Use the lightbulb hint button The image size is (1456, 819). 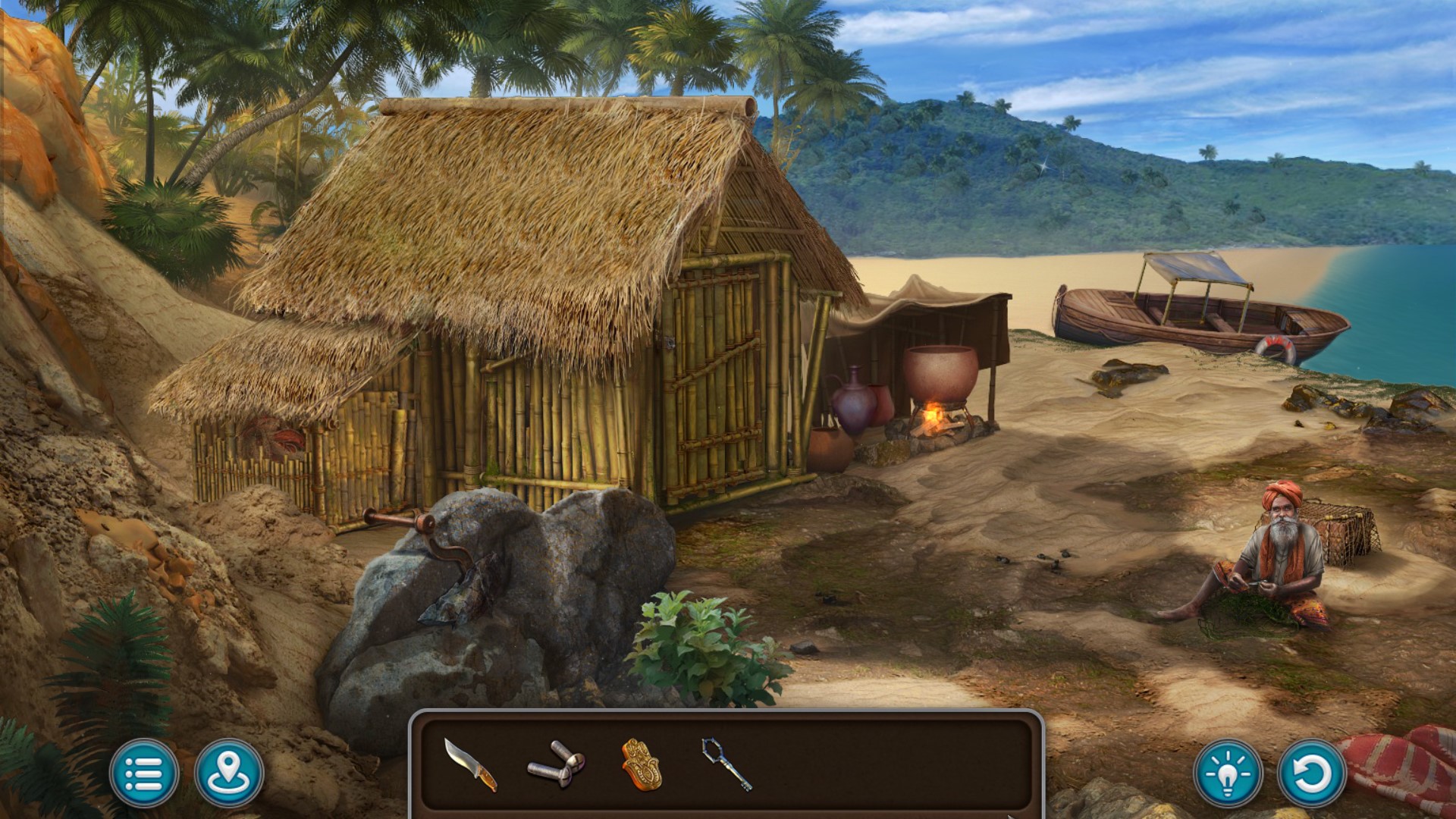click(1228, 773)
